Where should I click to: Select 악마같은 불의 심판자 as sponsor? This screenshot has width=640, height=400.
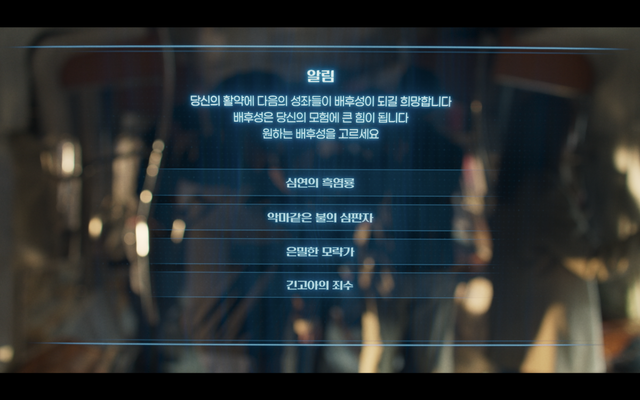click(x=320, y=217)
